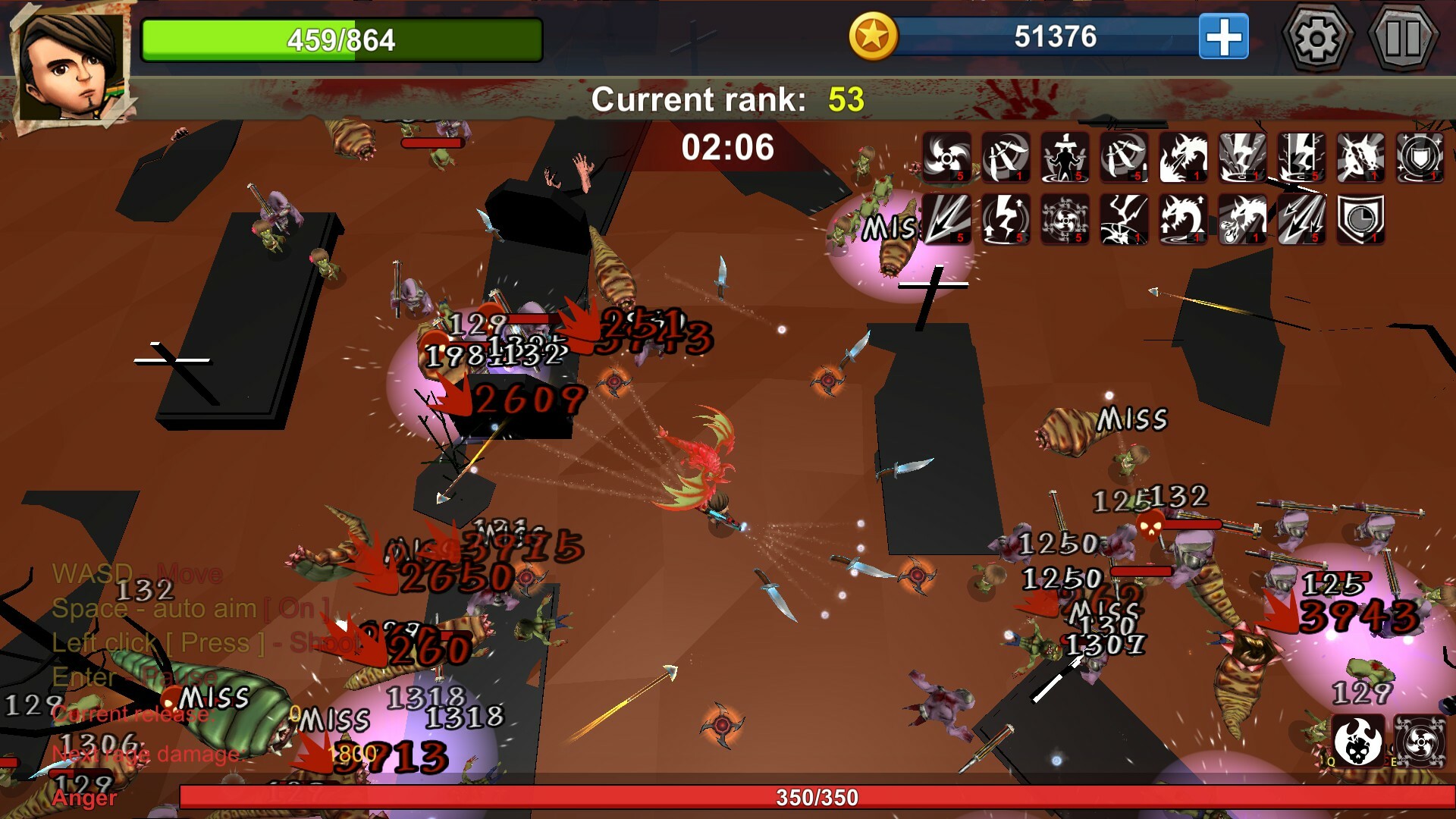1456x819 pixels.
Task: Activate the lightning strike skill icon
Action: click(1241, 156)
